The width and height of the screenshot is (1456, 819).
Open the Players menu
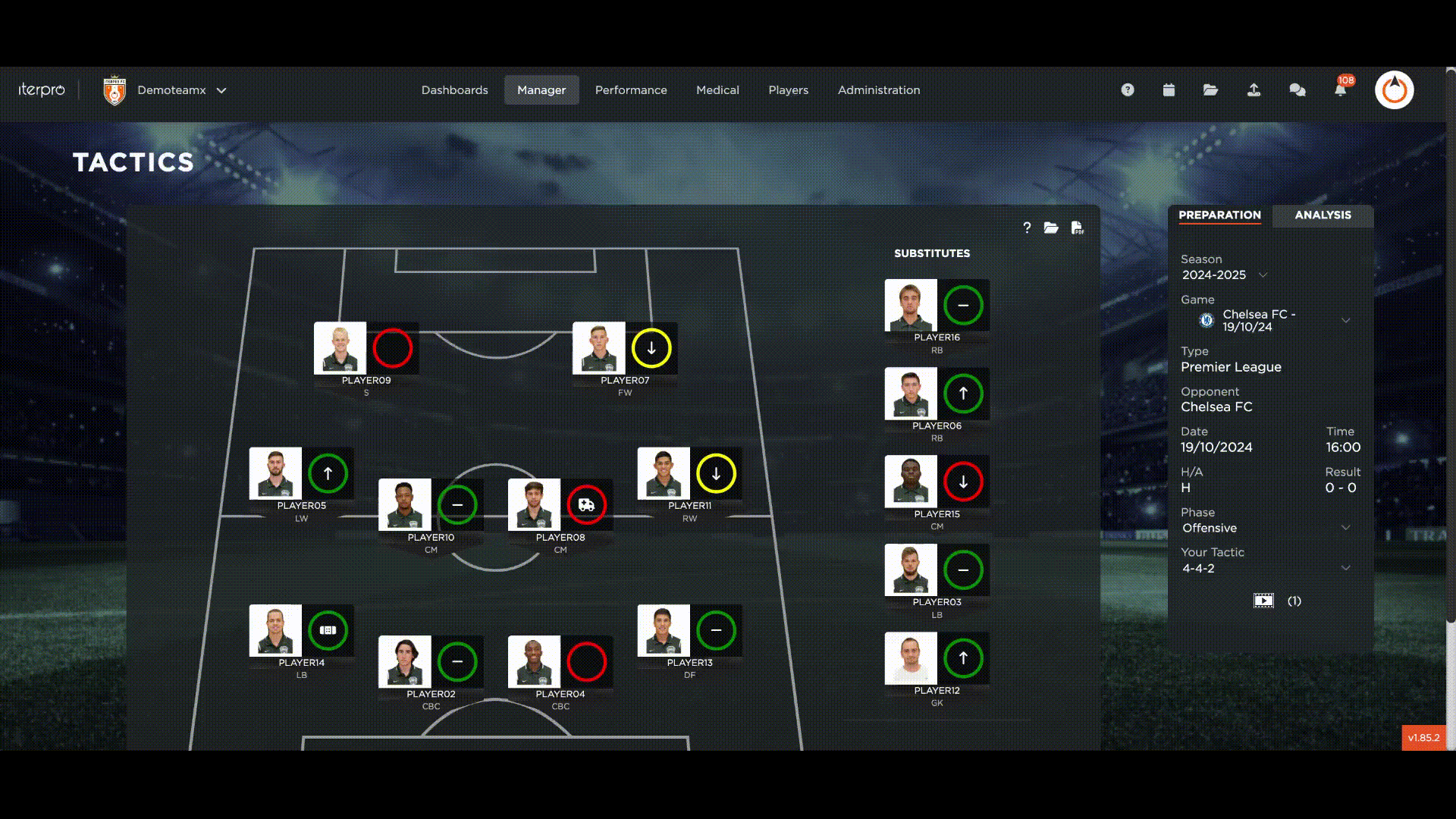[x=788, y=90]
